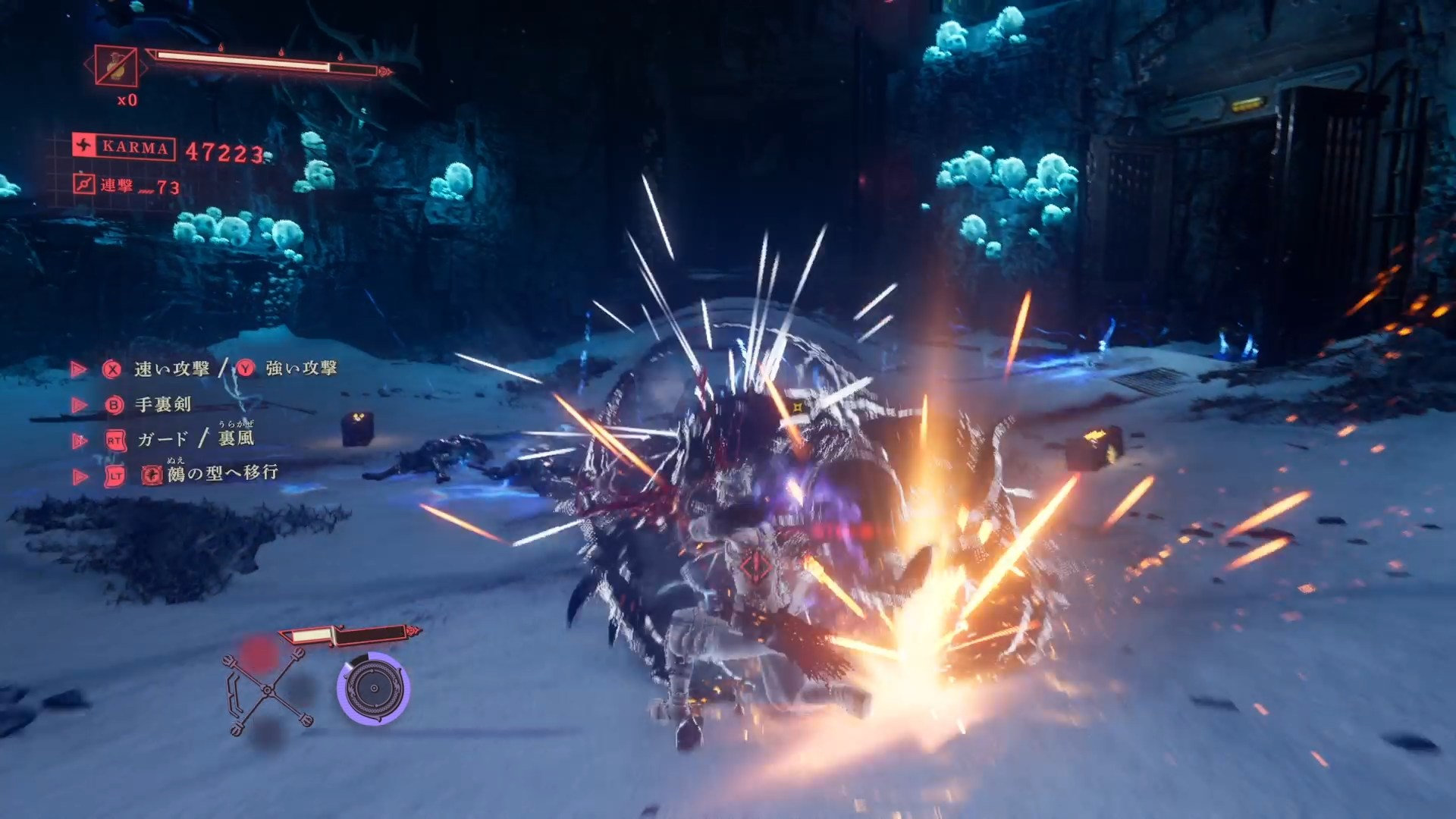Open the crossed-weapons selector wheel
The height and width of the screenshot is (819, 1456).
pos(267,691)
